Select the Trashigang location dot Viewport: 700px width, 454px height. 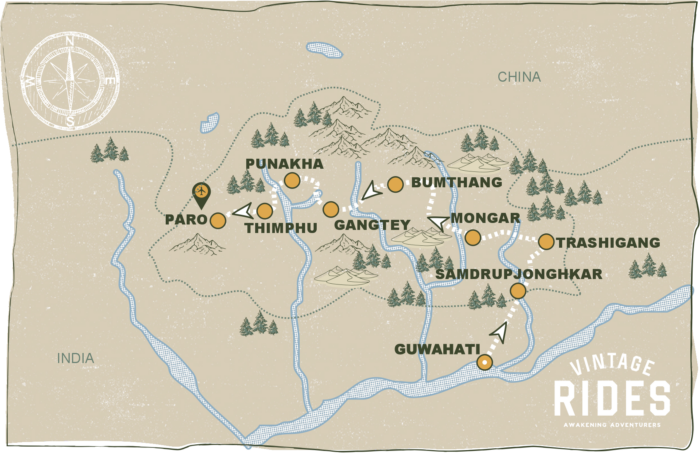[546, 241]
